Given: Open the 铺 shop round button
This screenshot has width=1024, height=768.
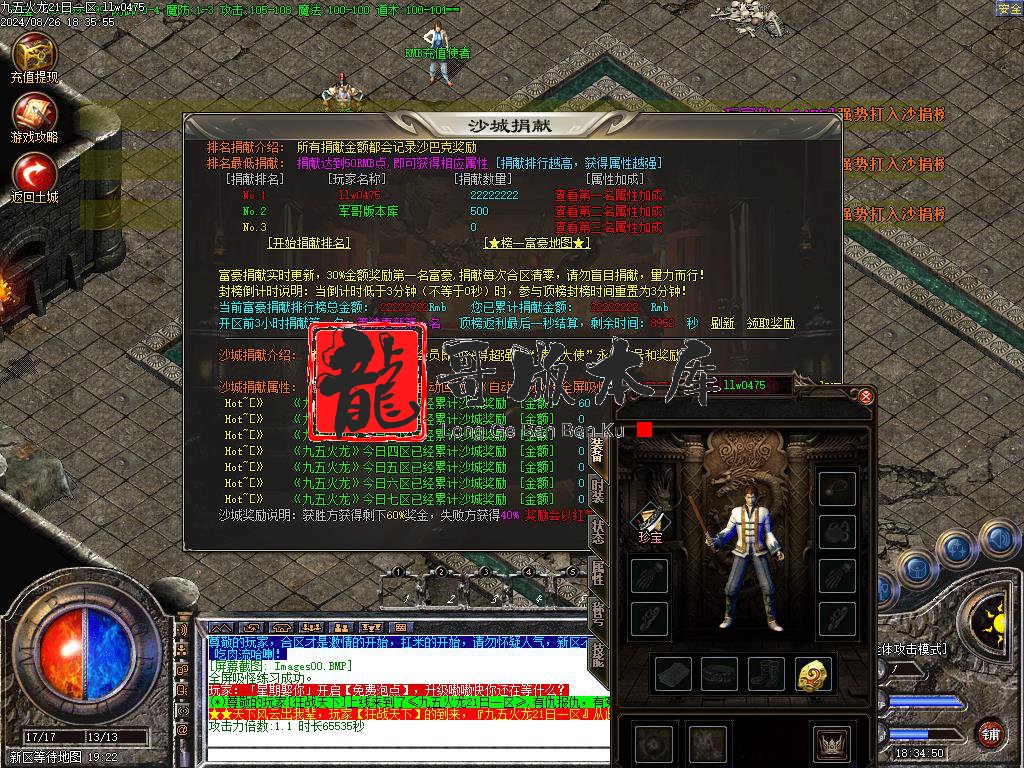Looking at the screenshot, I should coord(990,733).
